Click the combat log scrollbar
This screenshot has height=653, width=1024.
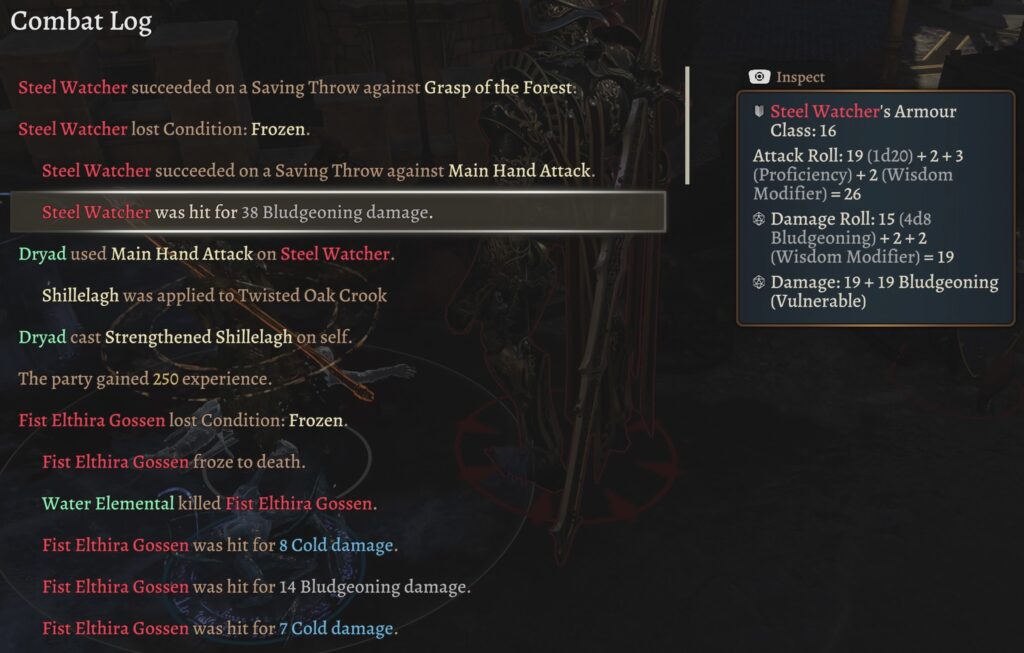click(x=687, y=126)
